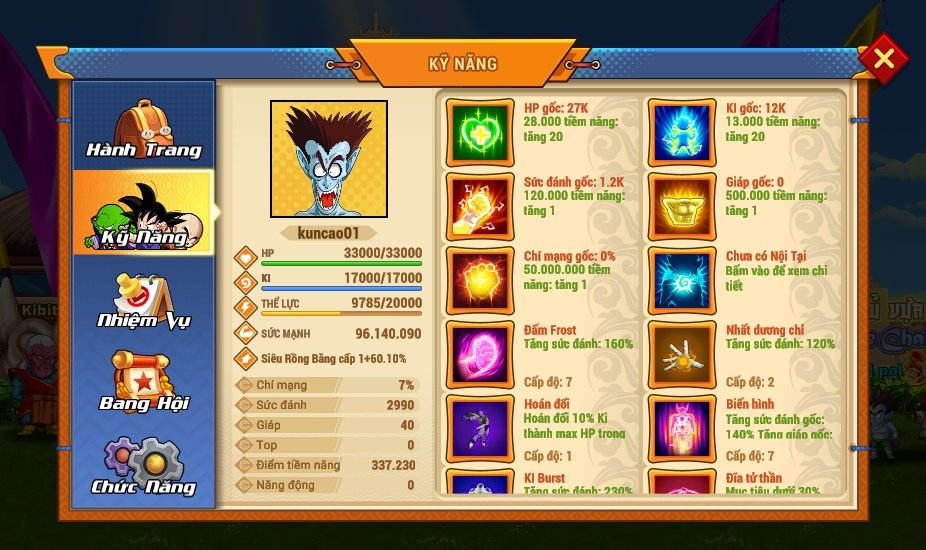Open the Hành Trang tab

pos(143,128)
